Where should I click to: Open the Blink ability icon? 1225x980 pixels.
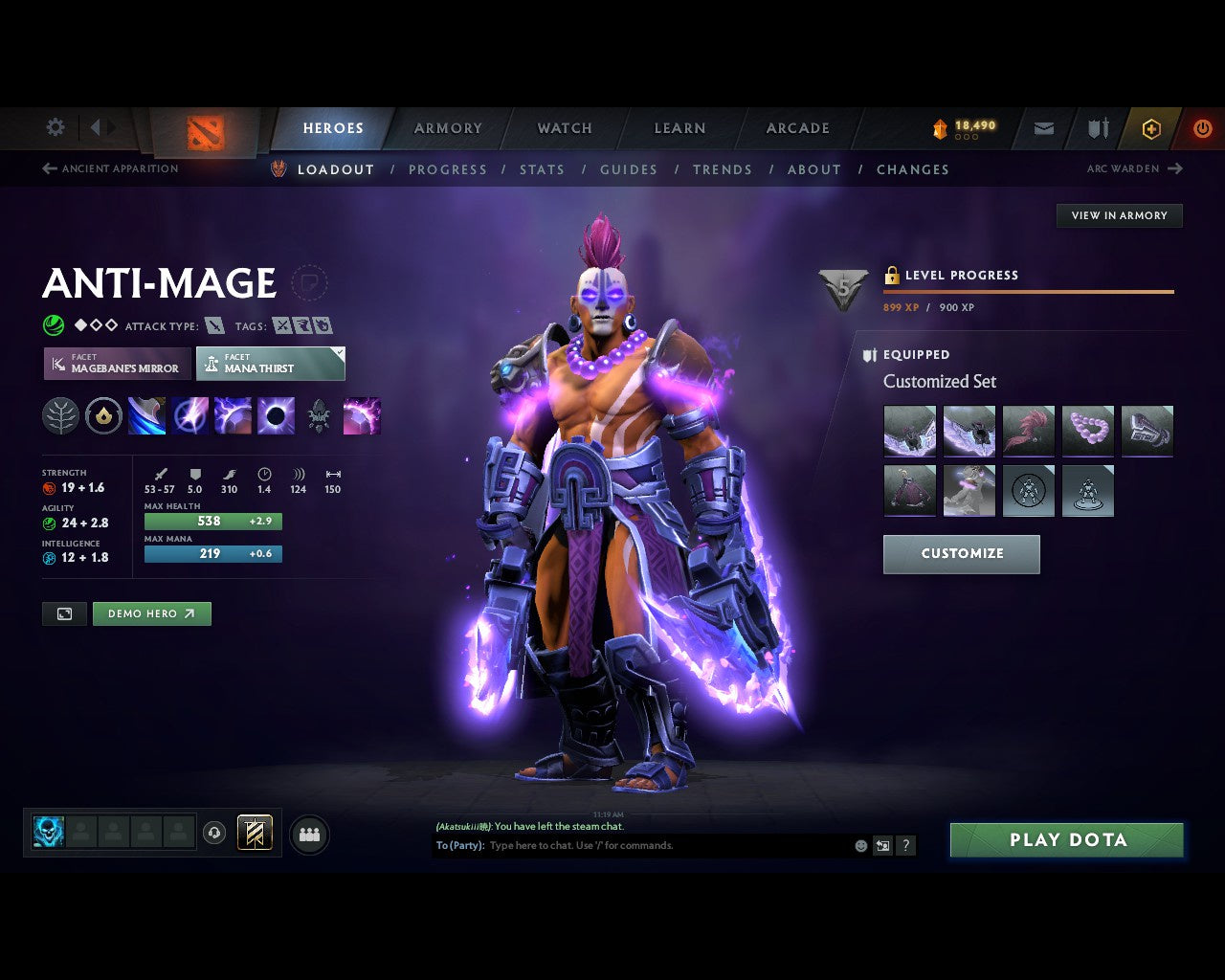tap(190, 415)
